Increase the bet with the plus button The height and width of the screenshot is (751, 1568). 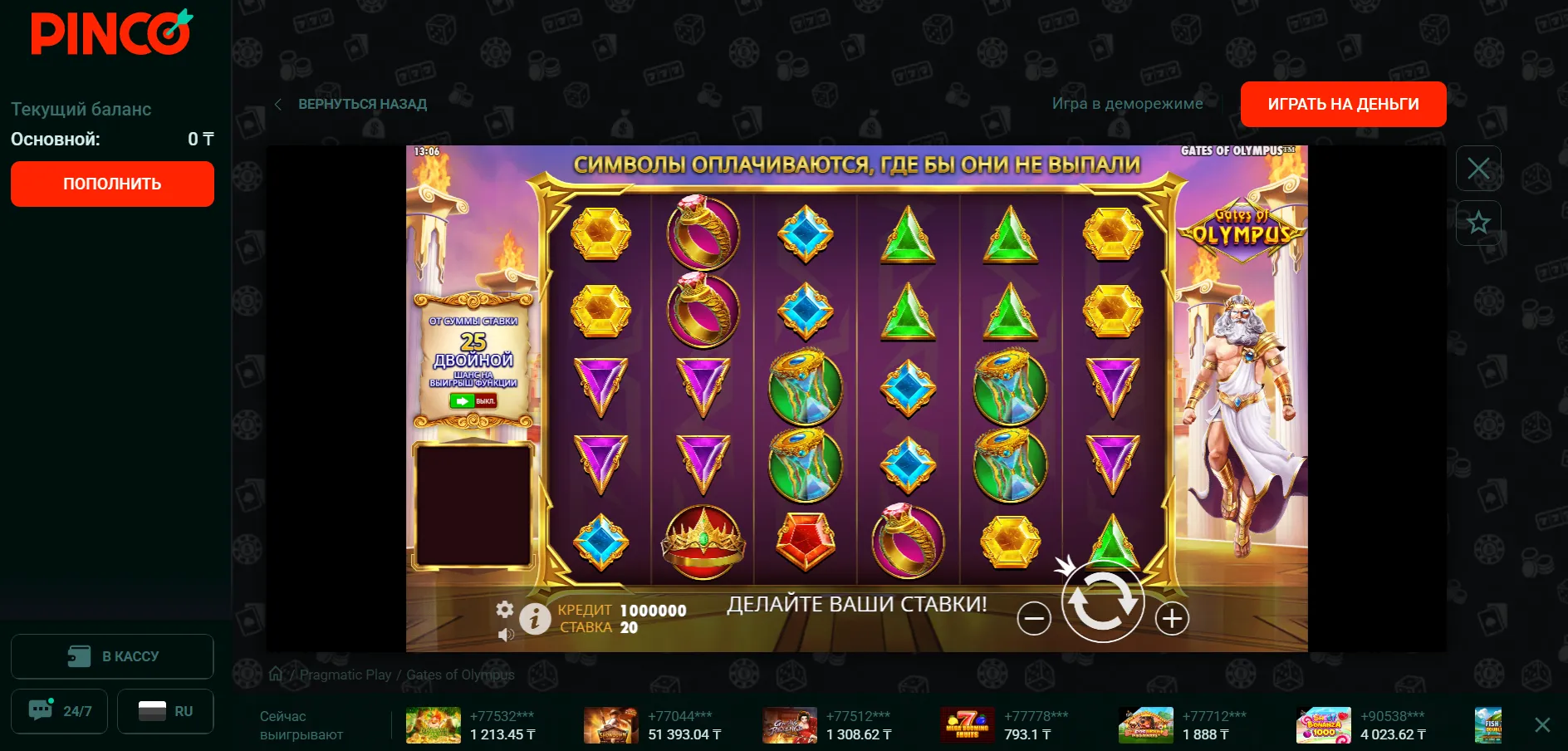1172,618
